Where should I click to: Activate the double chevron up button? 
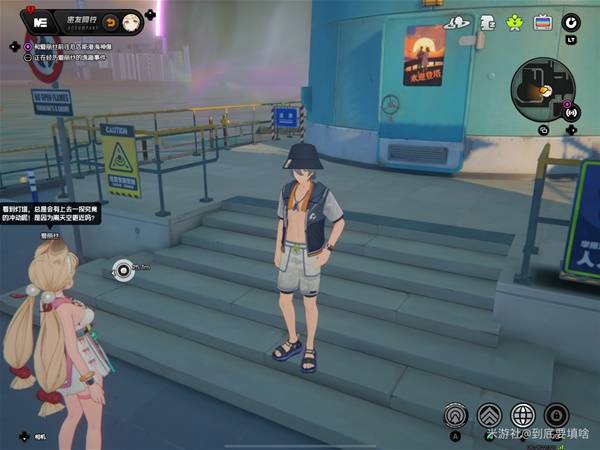pos(489,415)
